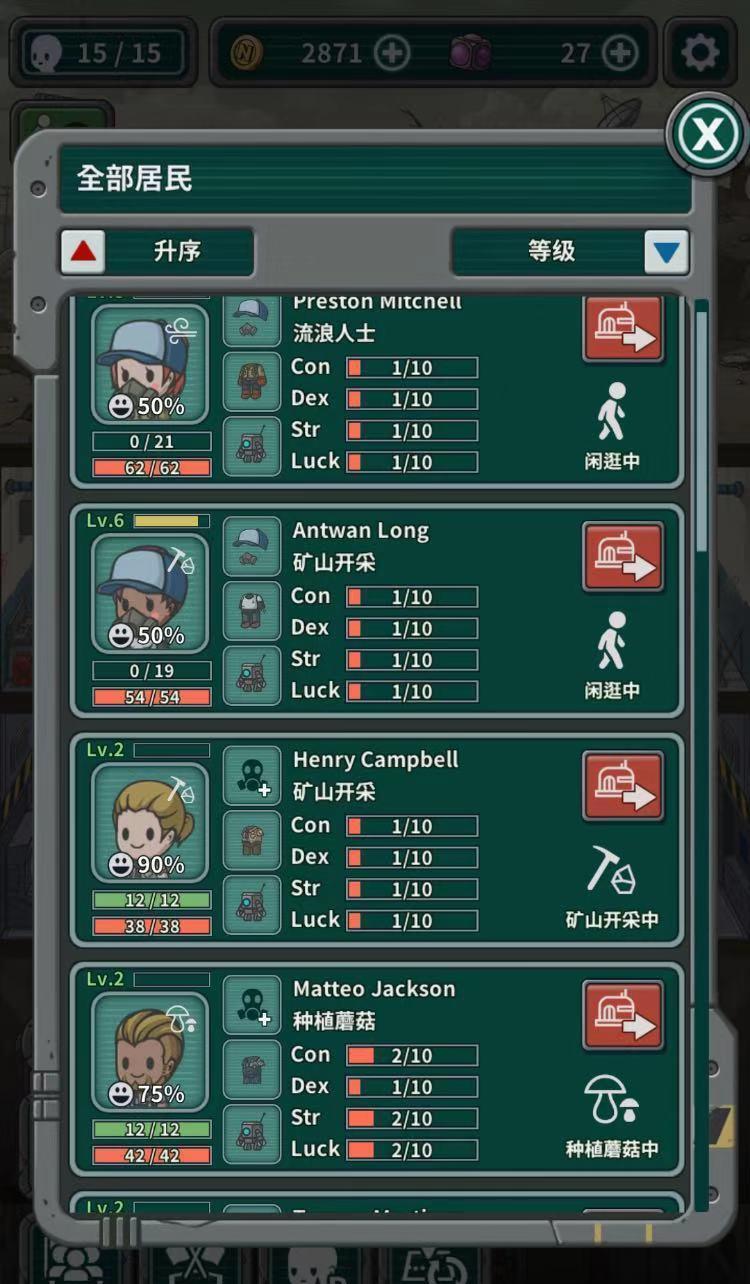750x1284 pixels.
Task: Open Henry Campbell's clothing slot
Action: click(x=252, y=840)
